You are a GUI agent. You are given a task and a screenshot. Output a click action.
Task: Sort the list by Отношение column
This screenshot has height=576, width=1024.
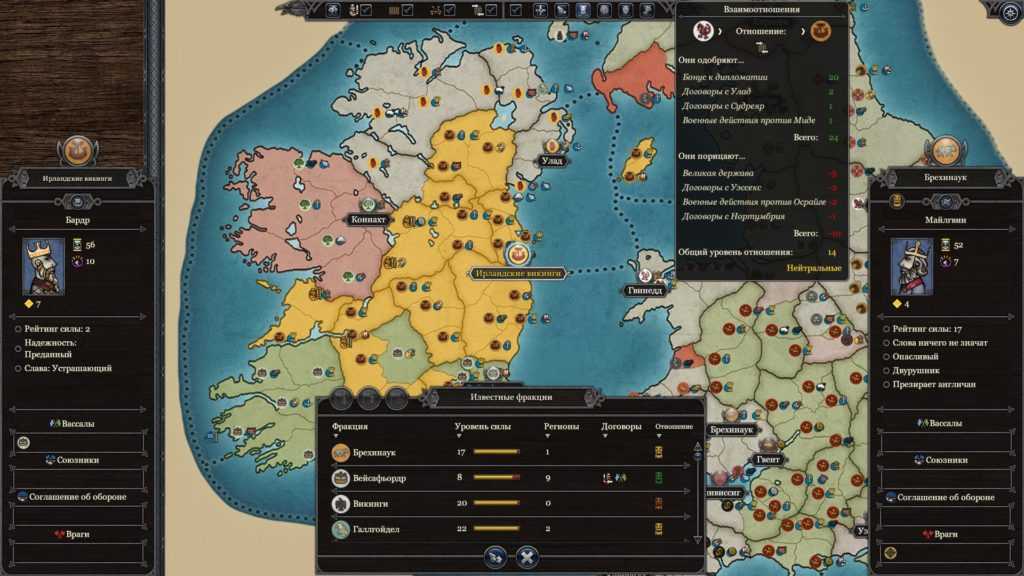tap(674, 427)
